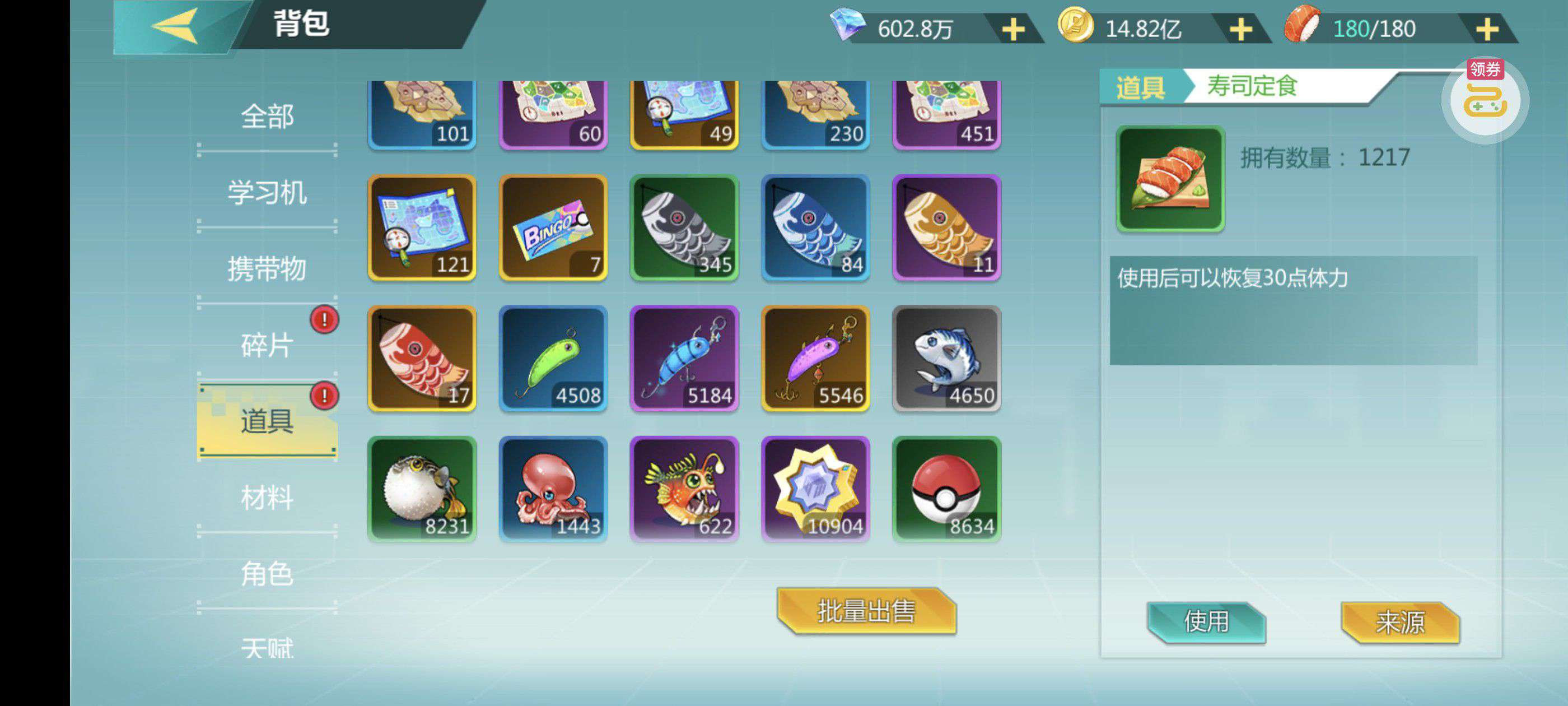Select the green fishing lure slot
The width and height of the screenshot is (1568, 706).
[x=553, y=359]
